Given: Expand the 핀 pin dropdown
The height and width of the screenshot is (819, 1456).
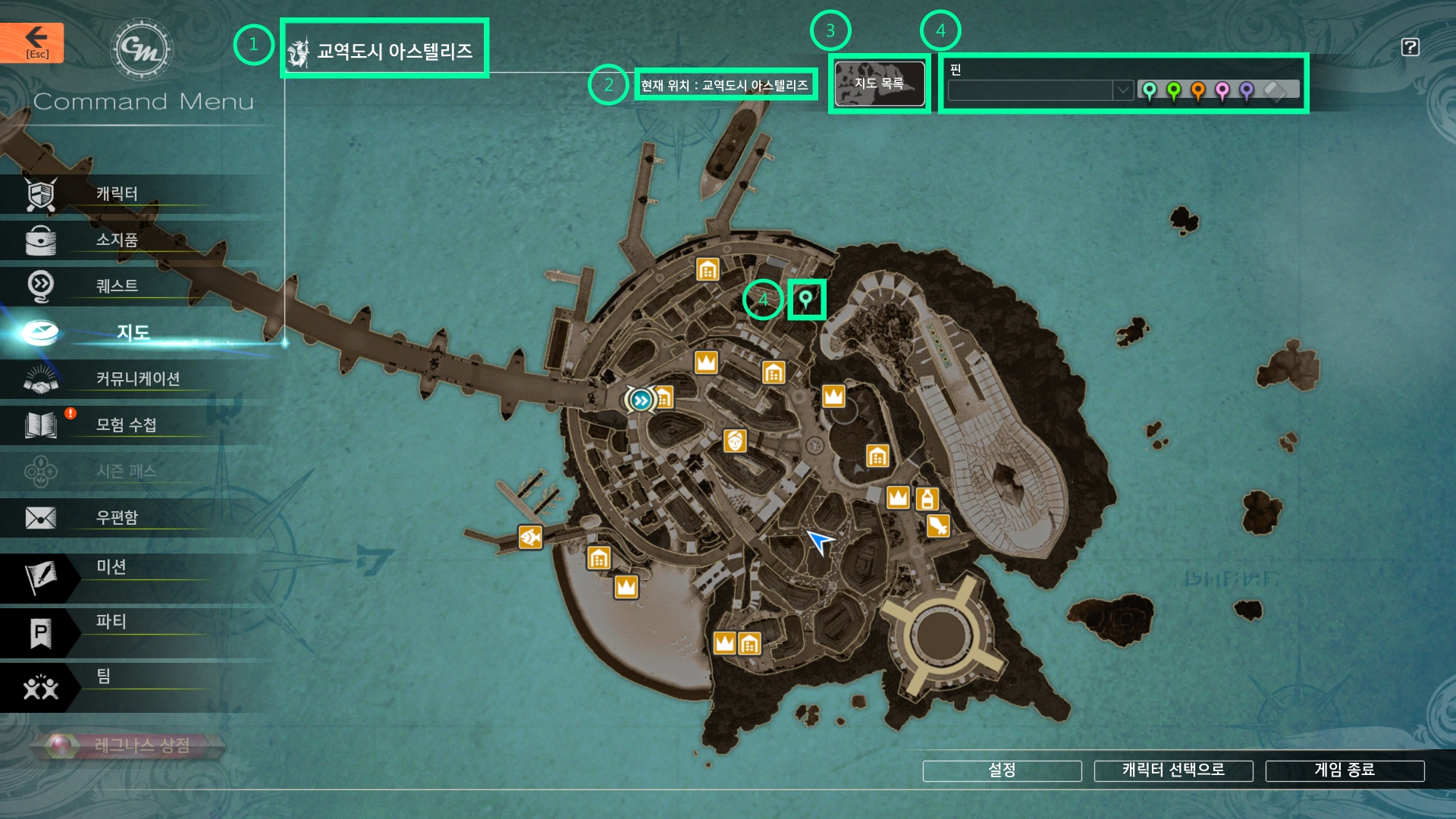Looking at the screenshot, I should pyautogui.click(x=1122, y=90).
